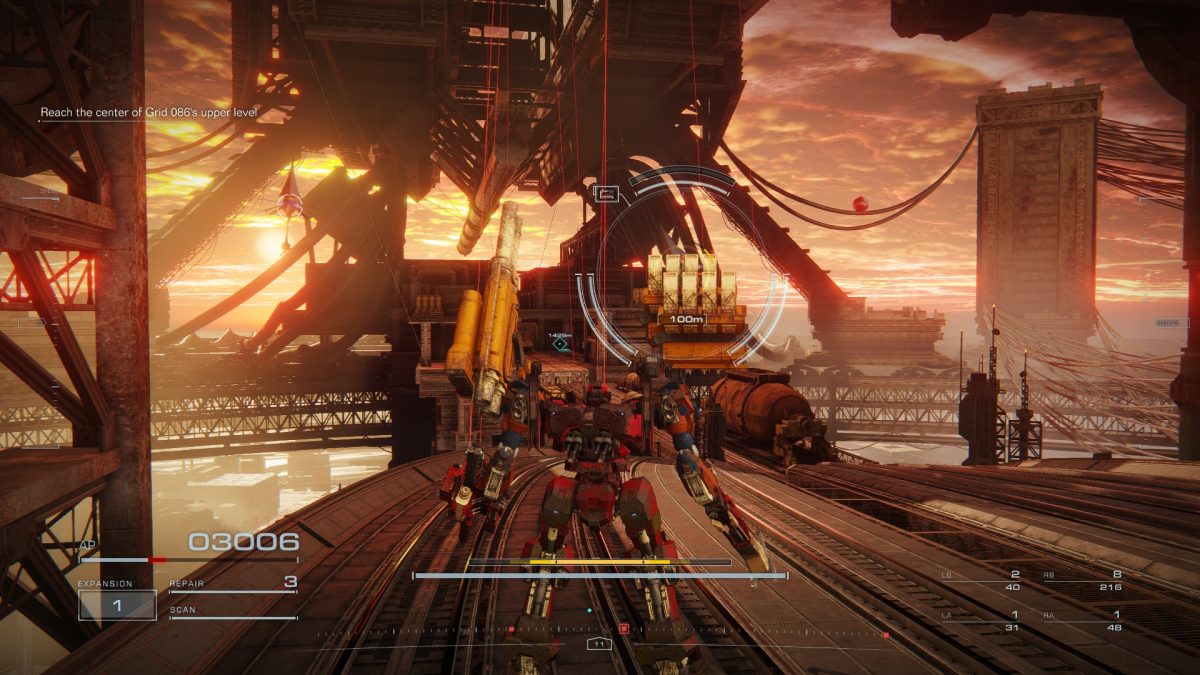The image size is (1200, 675).
Task: Trigger the Scan indicator
Action: [233, 611]
